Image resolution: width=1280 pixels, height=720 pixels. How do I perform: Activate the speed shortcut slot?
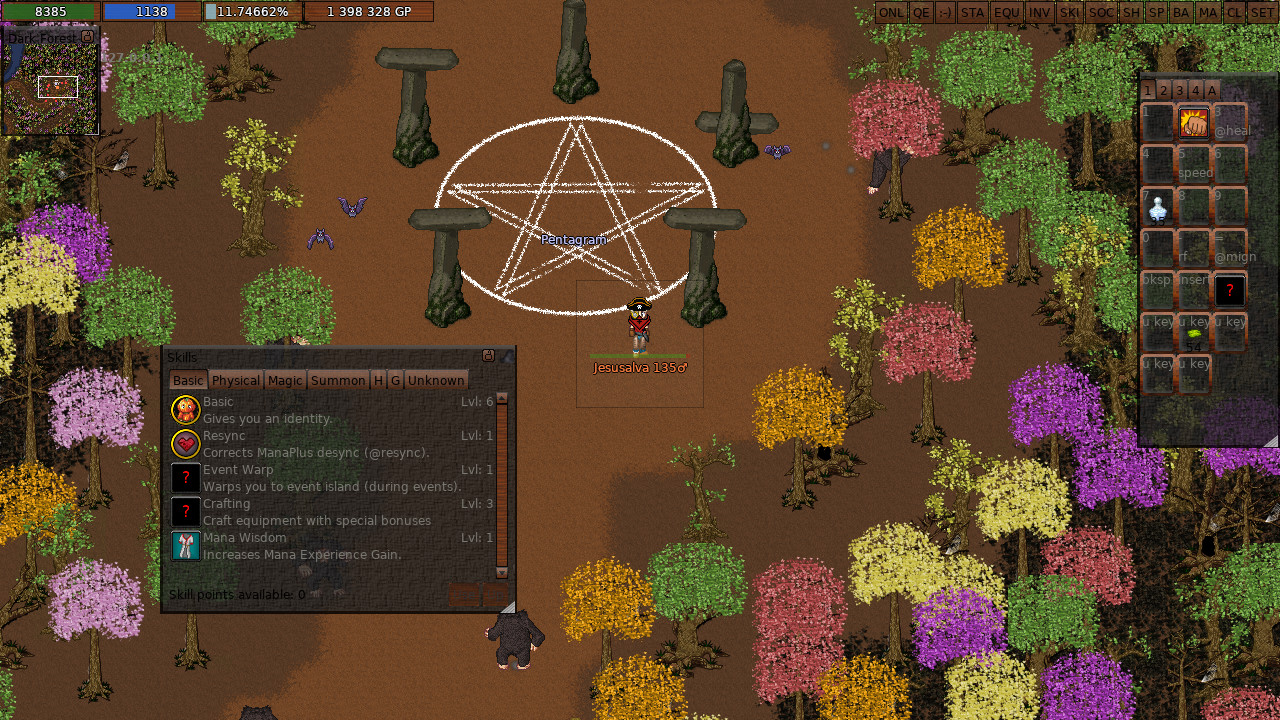(x=1195, y=163)
